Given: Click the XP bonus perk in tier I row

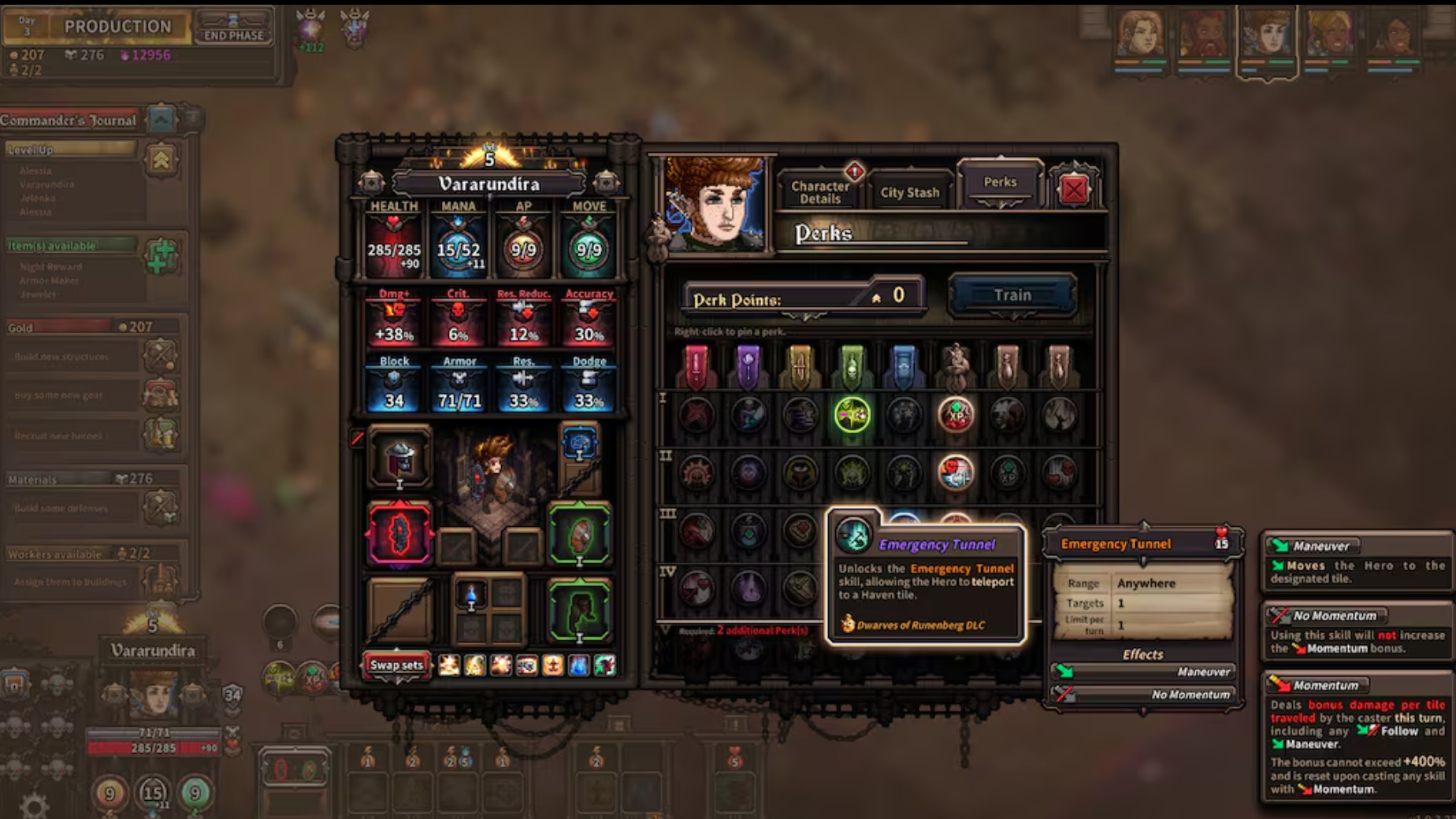Looking at the screenshot, I should 955,415.
